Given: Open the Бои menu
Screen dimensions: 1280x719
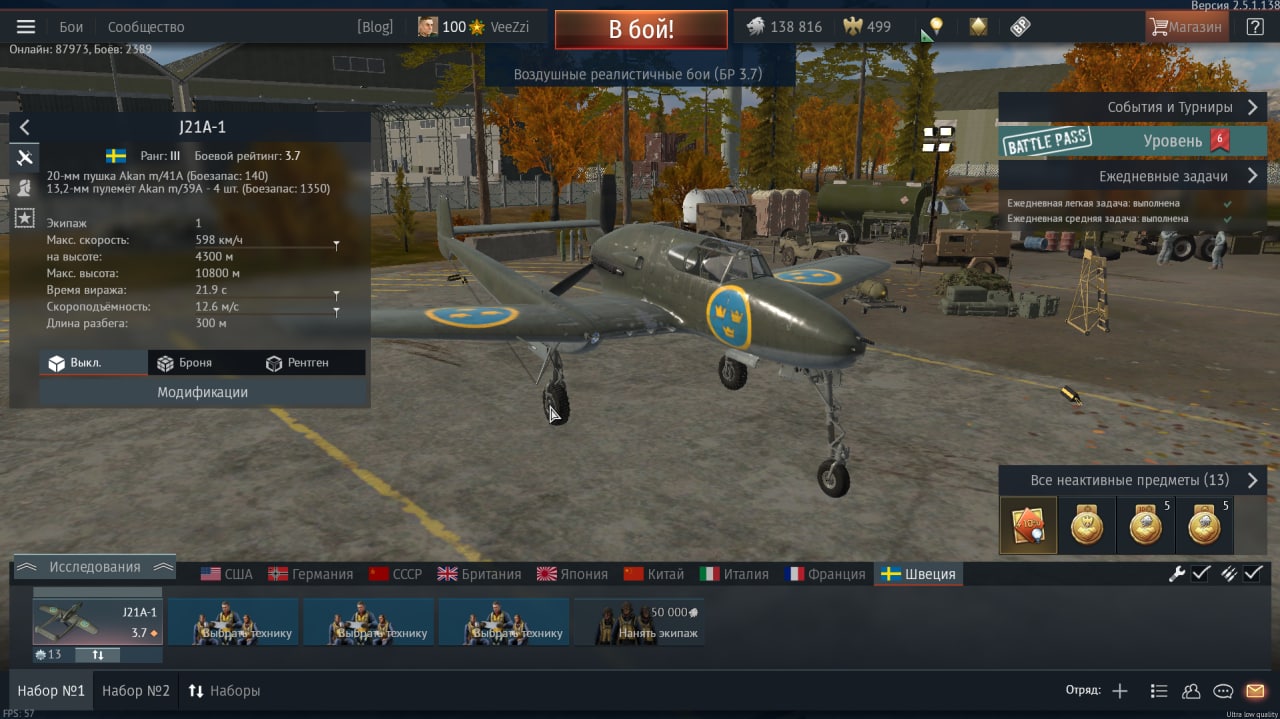Looking at the screenshot, I should (71, 27).
